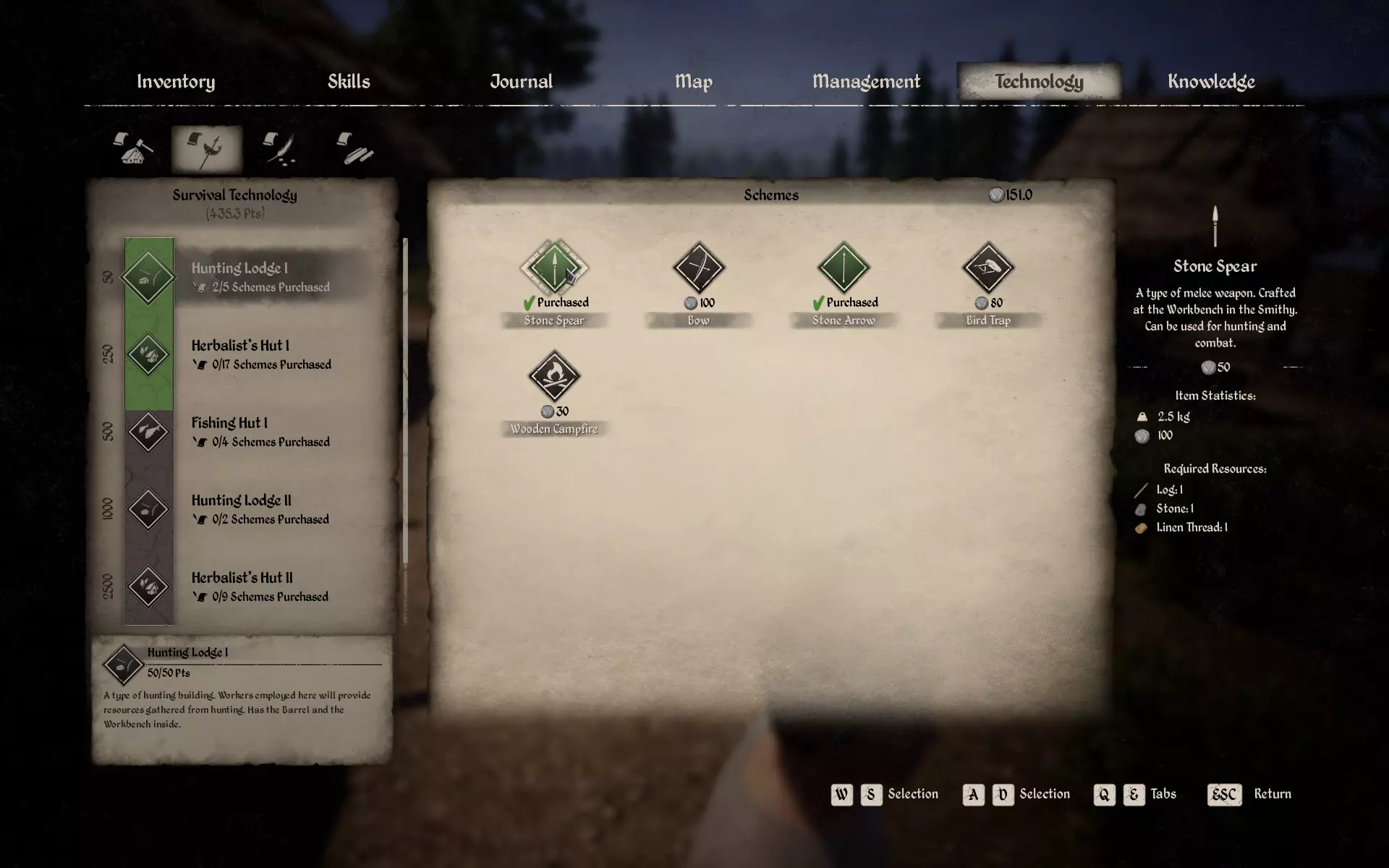Viewport: 1389px width, 868px height.
Task: Select the Technology tab
Action: point(1039,82)
